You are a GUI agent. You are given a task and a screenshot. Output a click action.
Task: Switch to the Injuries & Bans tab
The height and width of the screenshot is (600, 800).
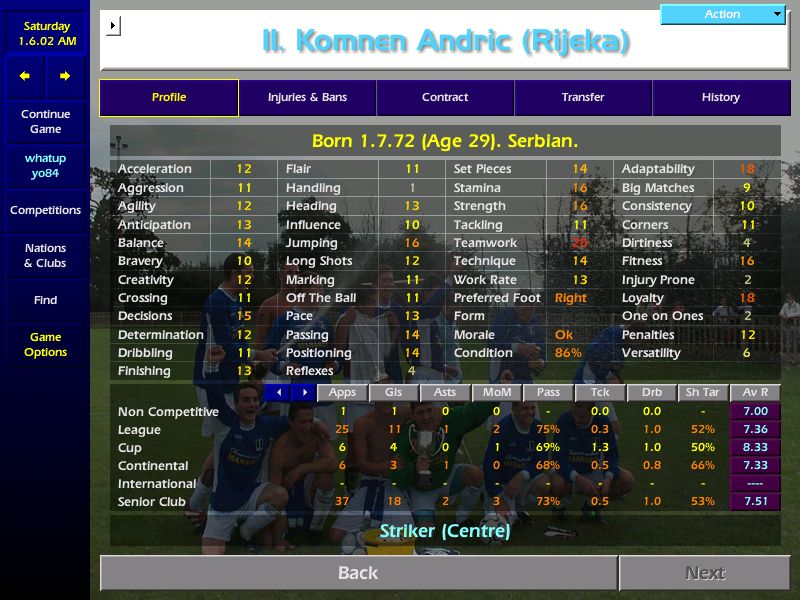pos(307,98)
